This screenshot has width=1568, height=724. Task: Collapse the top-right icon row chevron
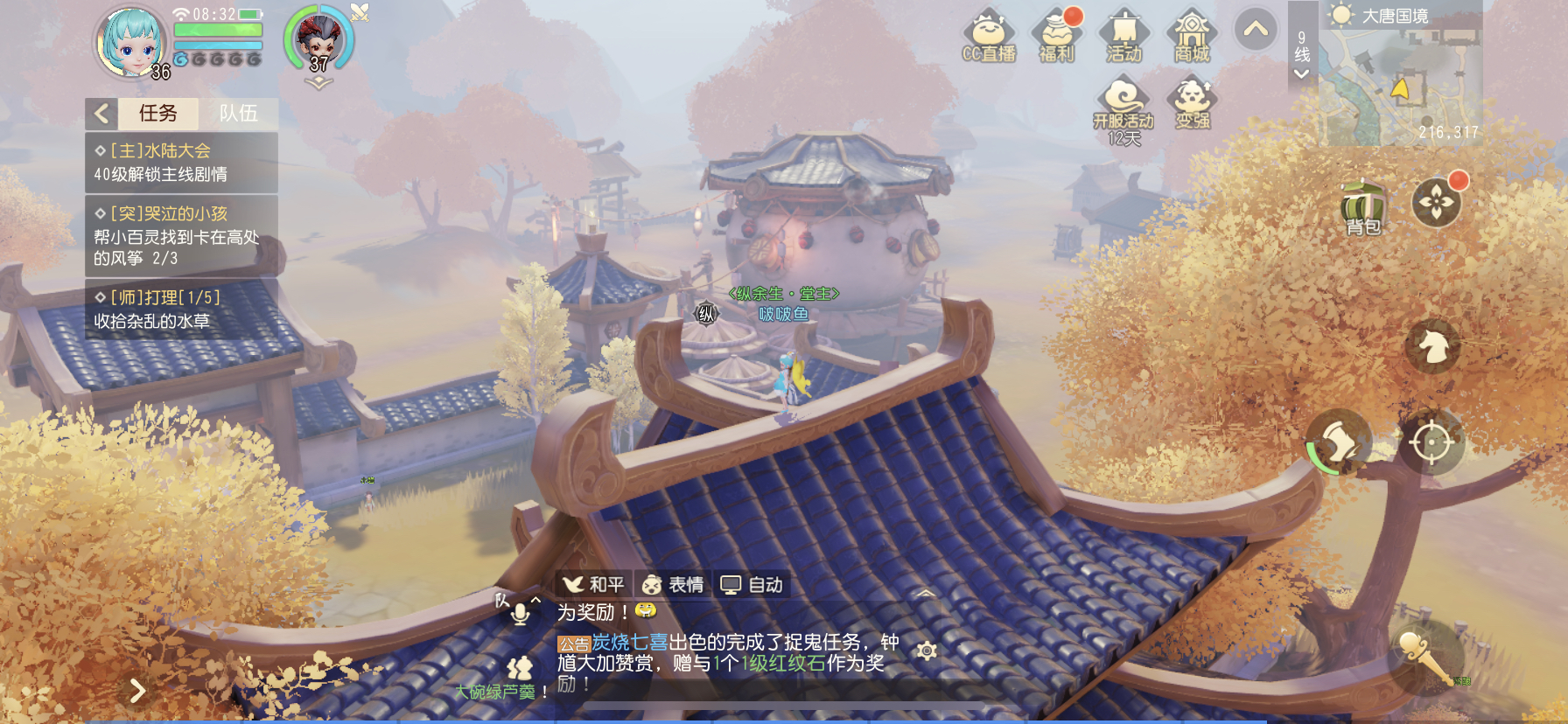point(1258,29)
